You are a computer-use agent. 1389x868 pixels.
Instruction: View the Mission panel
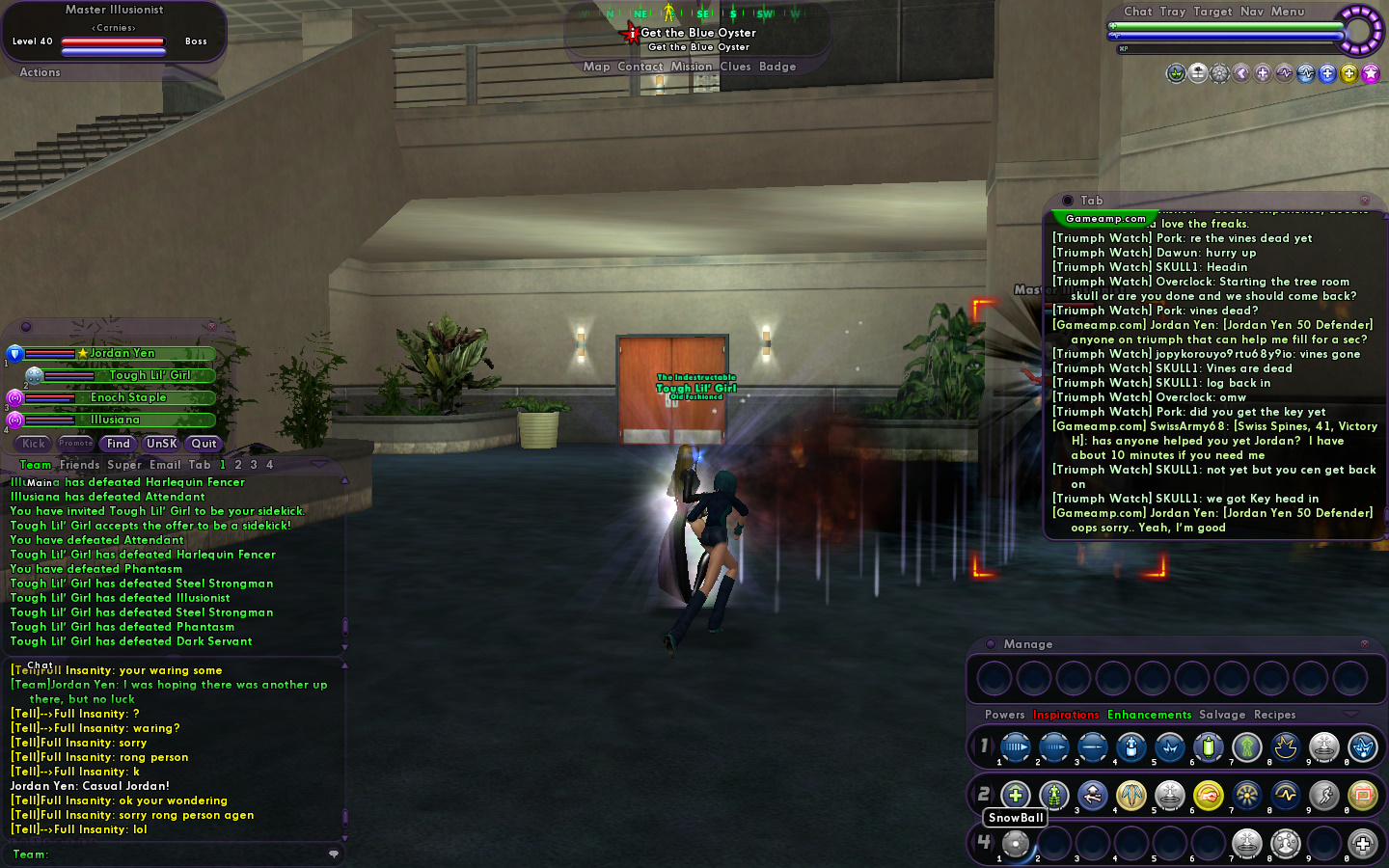[x=691, y=67]
